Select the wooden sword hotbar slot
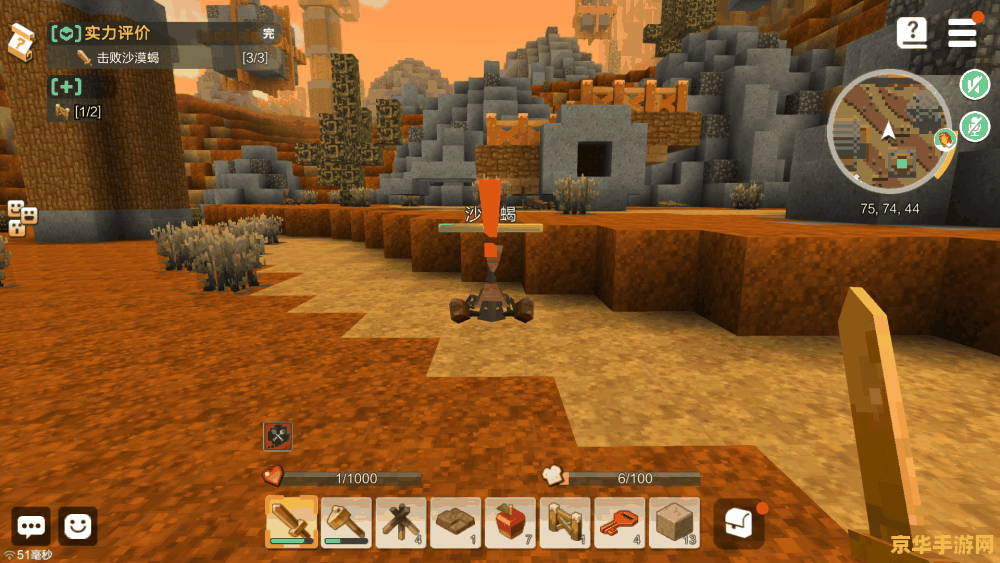Image resolution: width=1000 pixels, height=563 pixels. coord(291,522)
